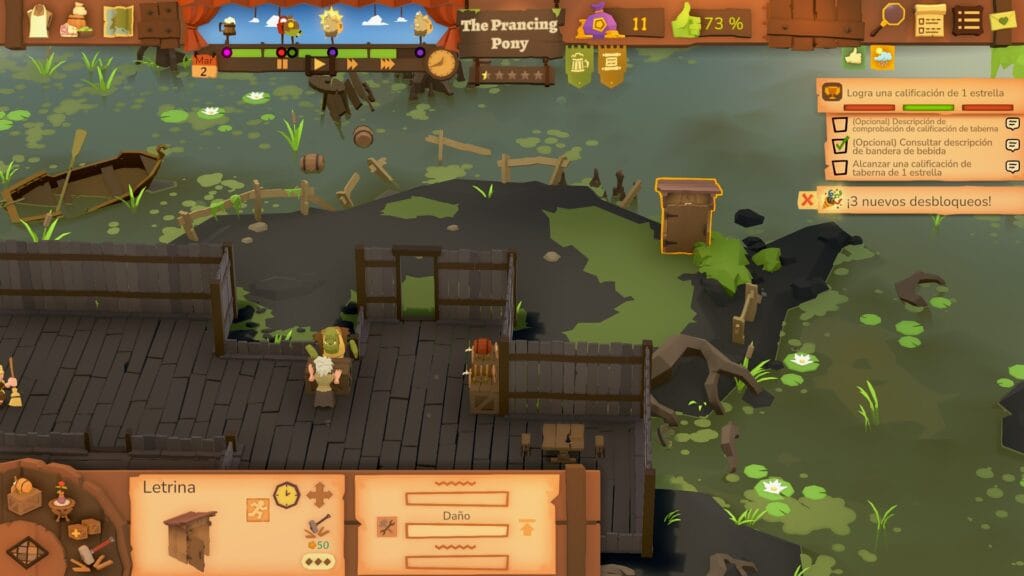Screen dimensions: 1024x576
Task: Open the wooden drawer storage menu
Action: point(159,20)
